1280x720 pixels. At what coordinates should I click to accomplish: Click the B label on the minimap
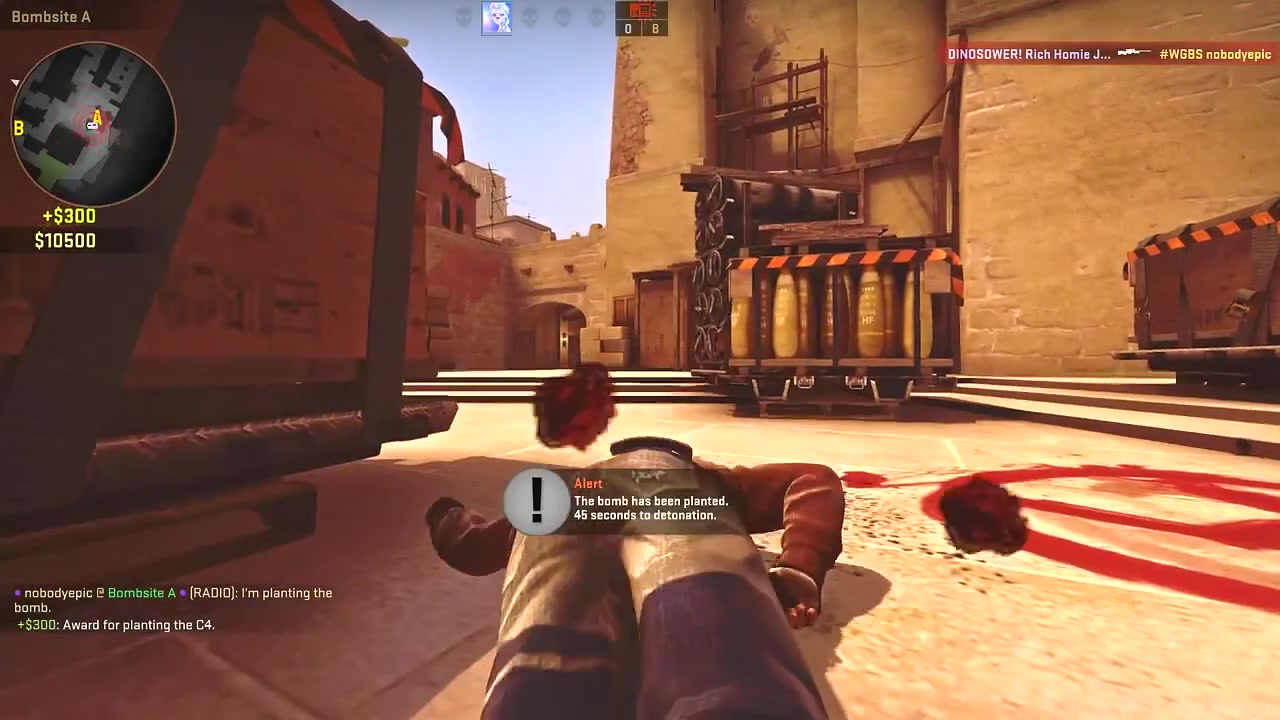click(x=17, y=128)
